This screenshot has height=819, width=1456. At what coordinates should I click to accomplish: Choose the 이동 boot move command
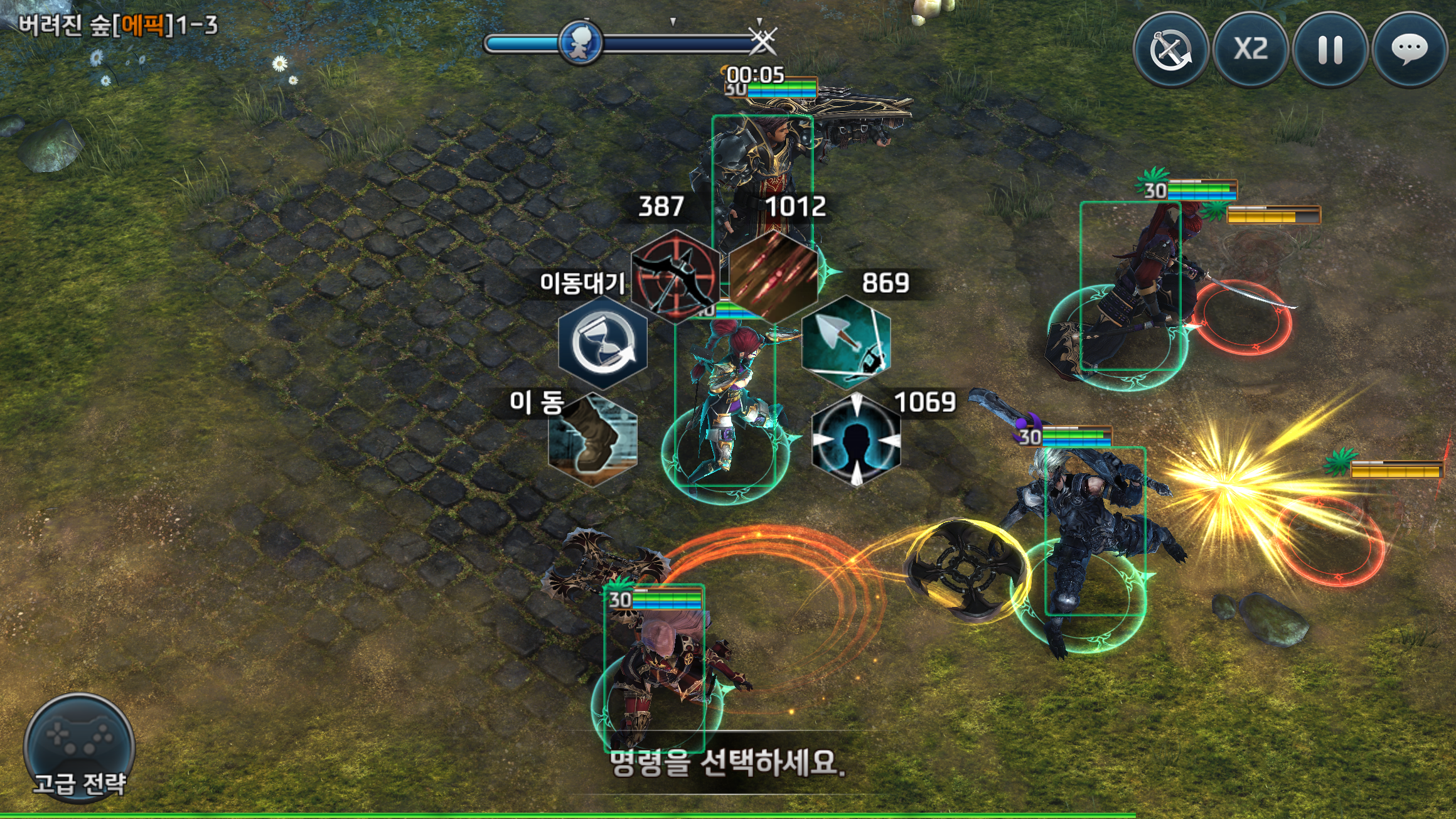pos(592,439)
